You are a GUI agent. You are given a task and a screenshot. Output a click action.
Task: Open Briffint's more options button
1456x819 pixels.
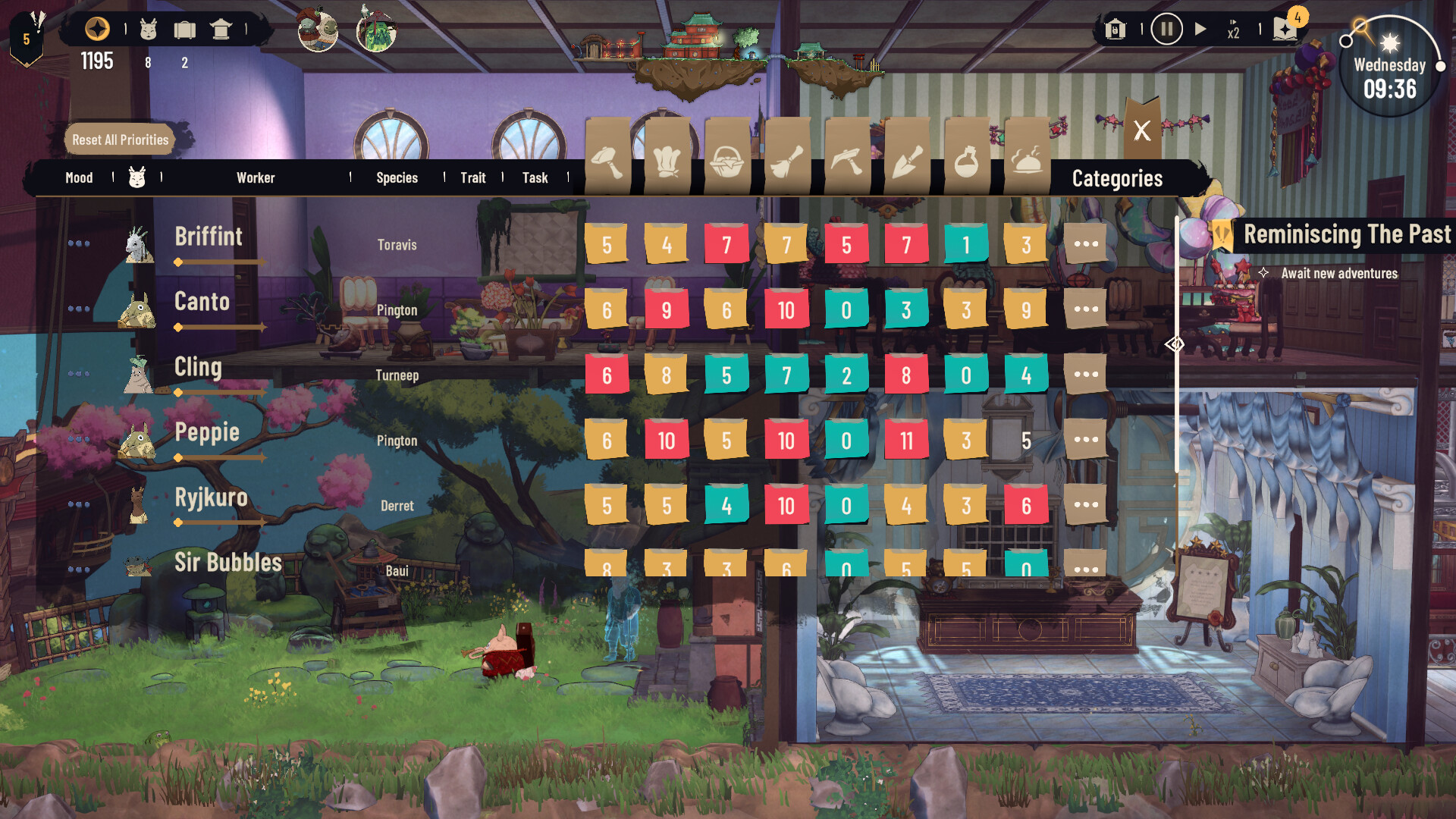1086,244
